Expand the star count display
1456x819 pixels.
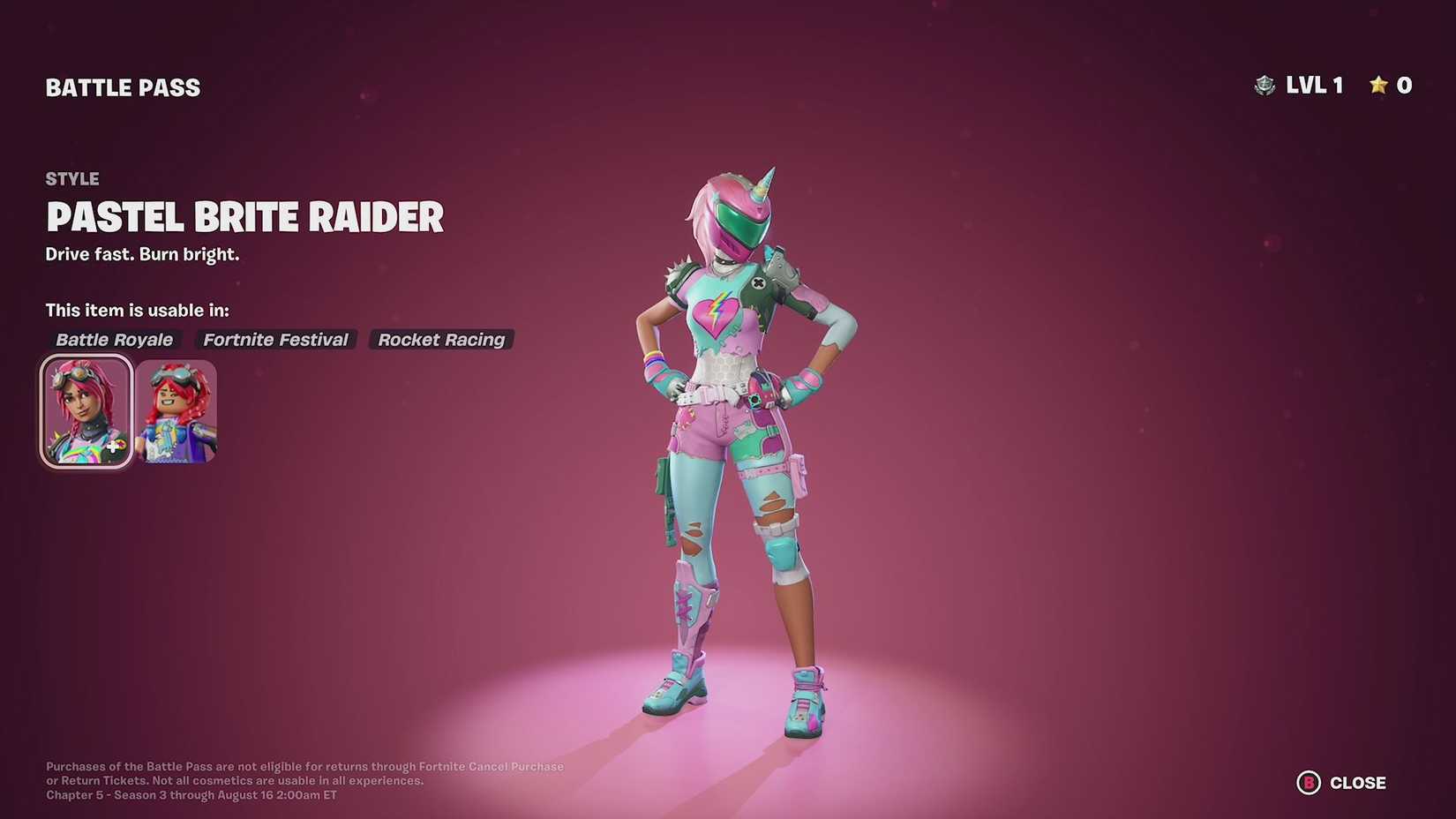[1391, 85]
